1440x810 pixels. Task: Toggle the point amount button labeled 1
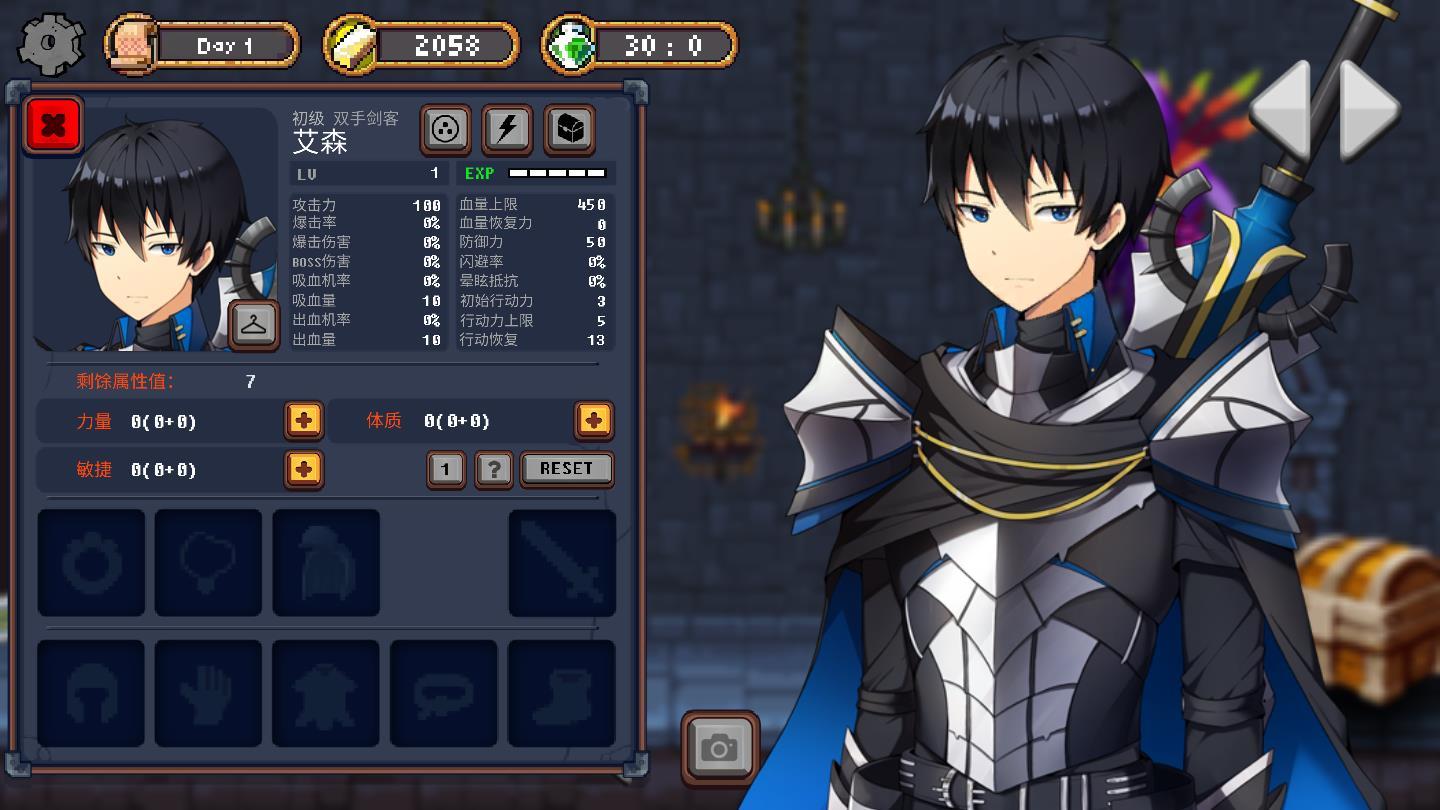pos(446,469)
